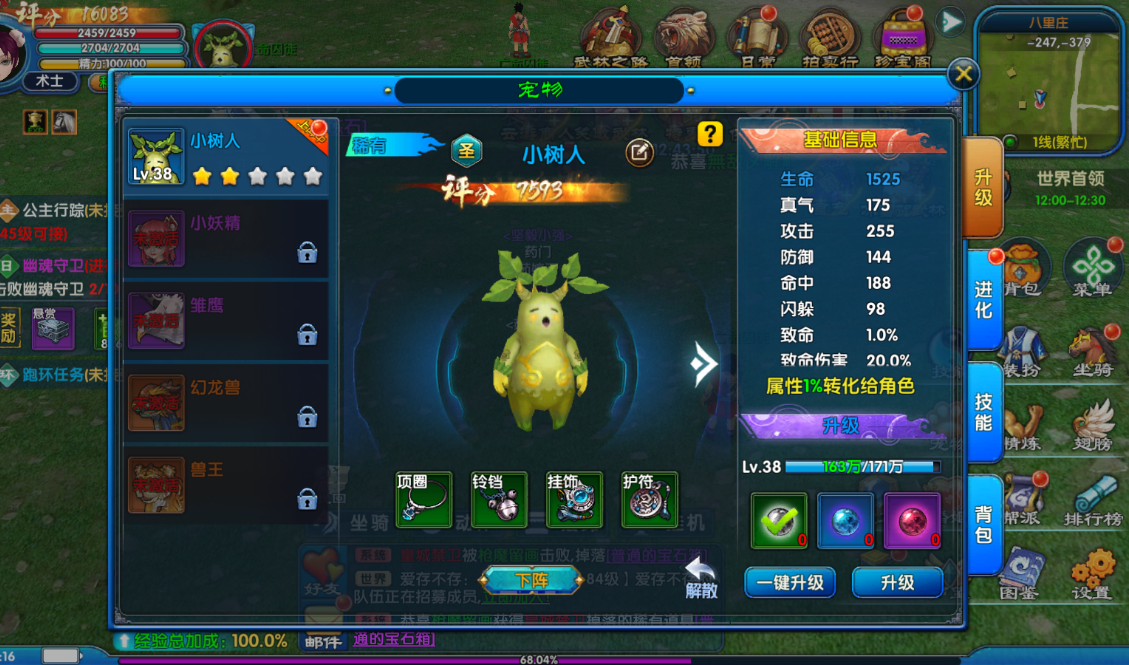Switch to the 技能 tab
This screenshot has height=665, width=1129.
pyautogui.click(x=983, y=411)
